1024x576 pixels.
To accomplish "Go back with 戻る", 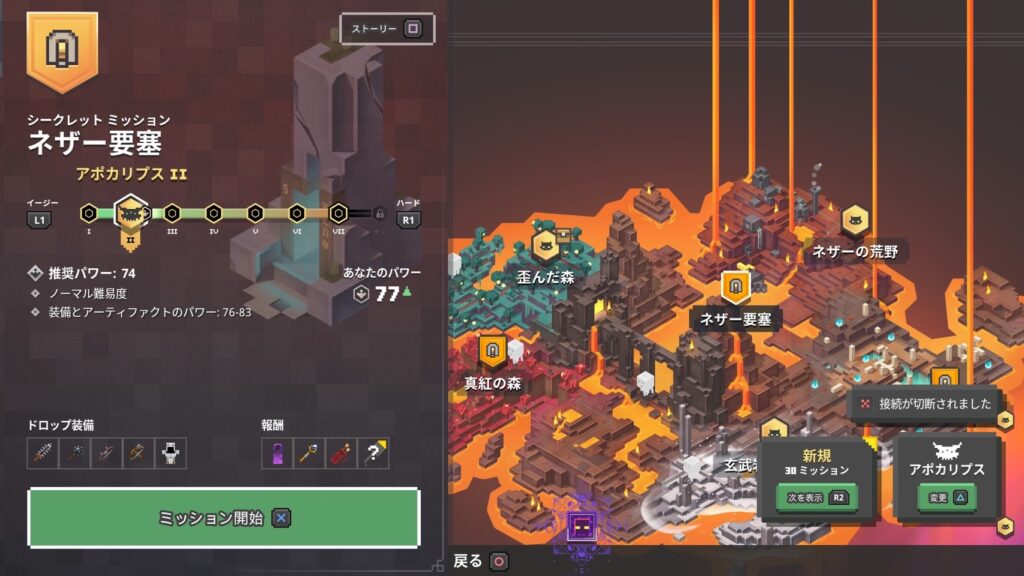I will 481,561.
